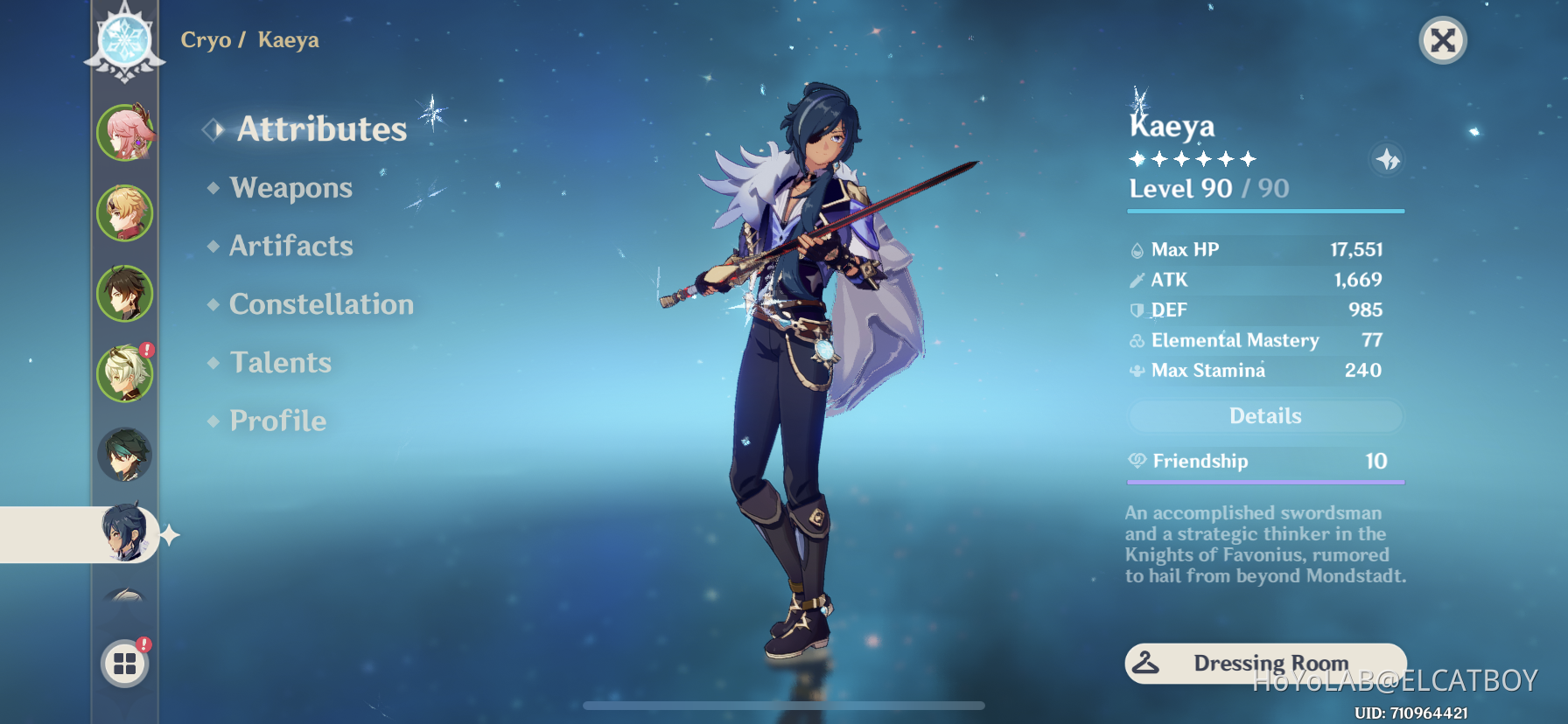The image size is (1568, 724).
Task: Click the character carousel scrollbar at bottom
Action: pyautogui.click(x=784, y=705)
